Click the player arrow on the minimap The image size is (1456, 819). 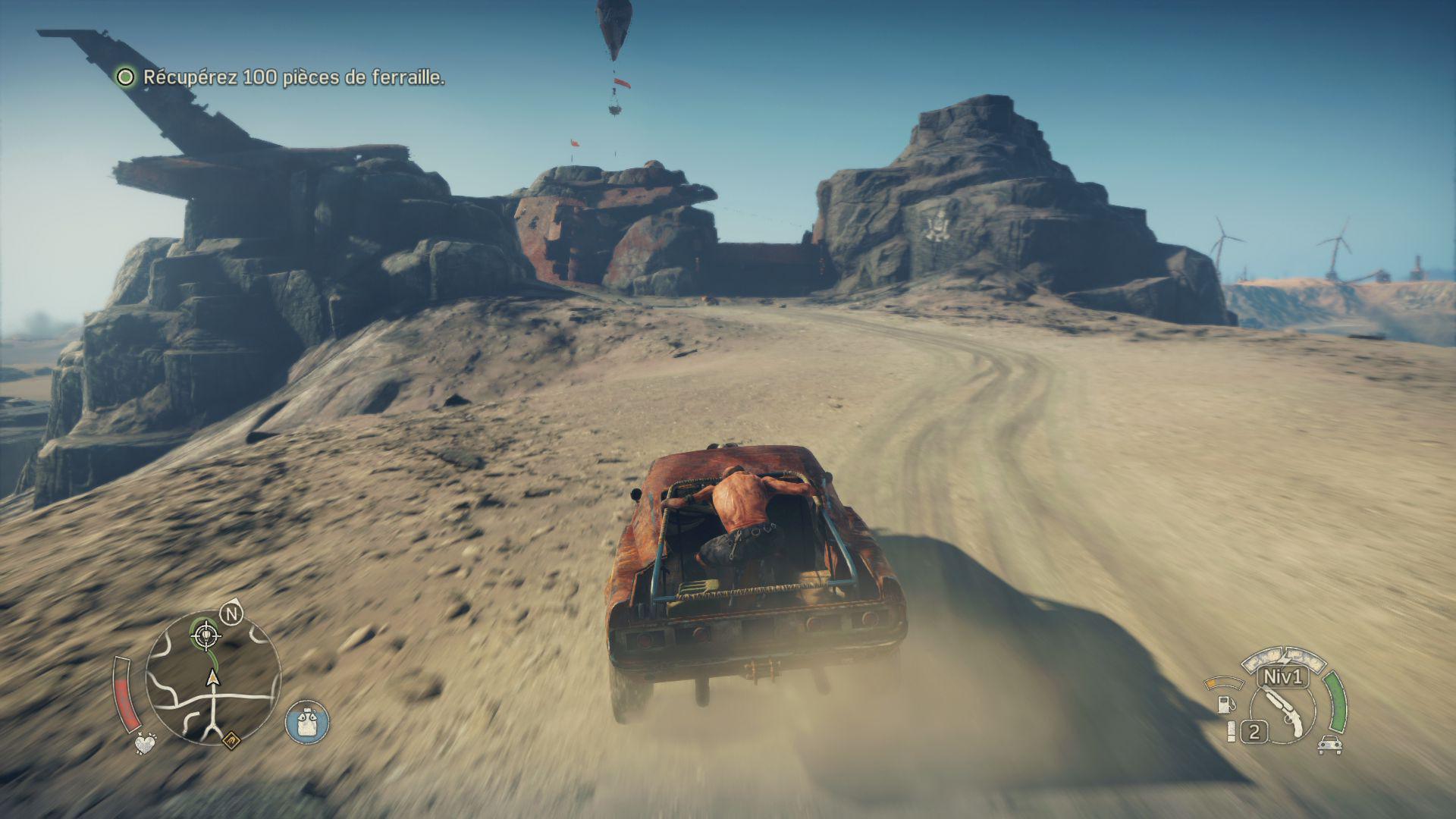pos(213,678)
